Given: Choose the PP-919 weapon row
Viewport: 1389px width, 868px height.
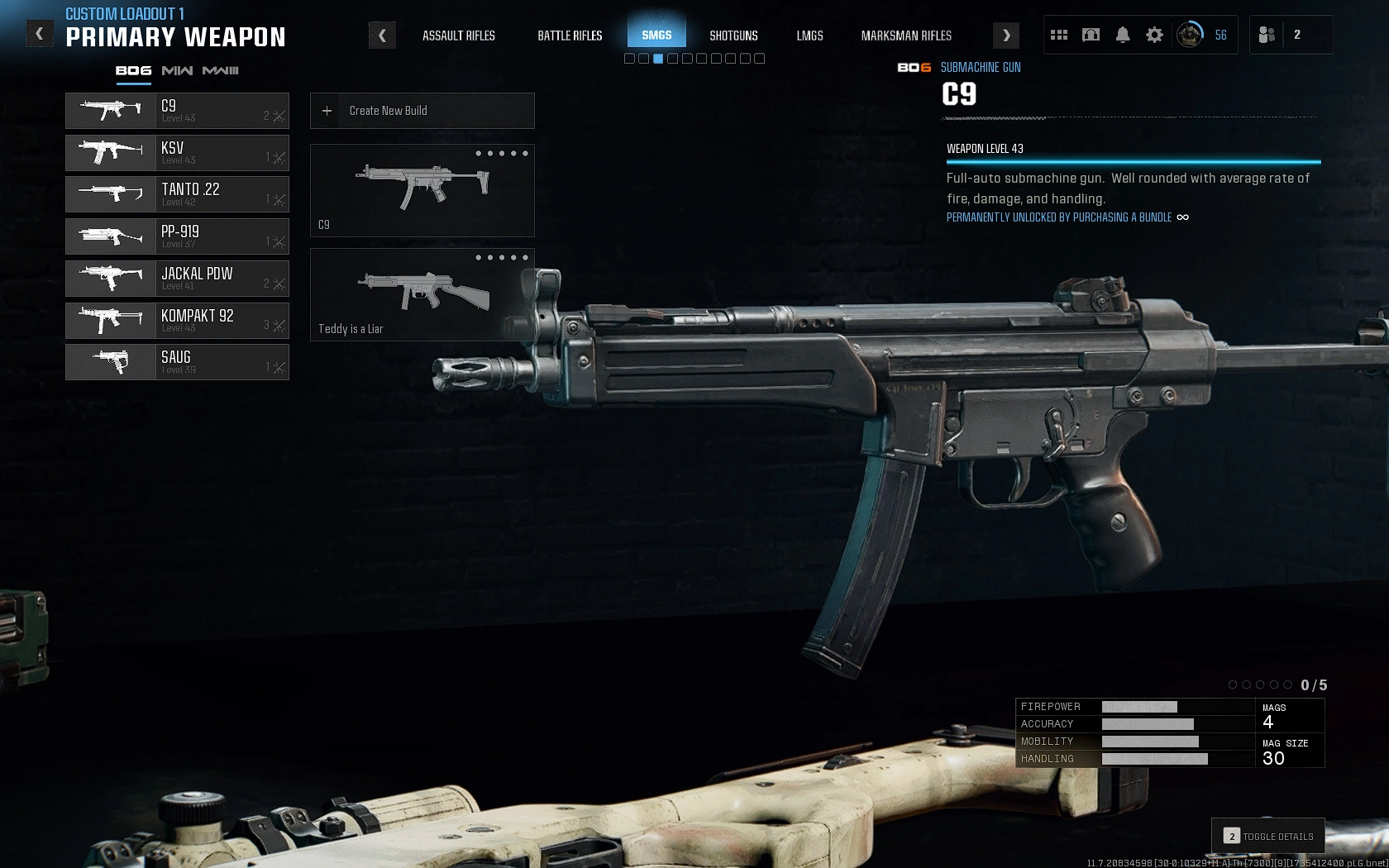Looking at the screenshot, I should (177, 236).
